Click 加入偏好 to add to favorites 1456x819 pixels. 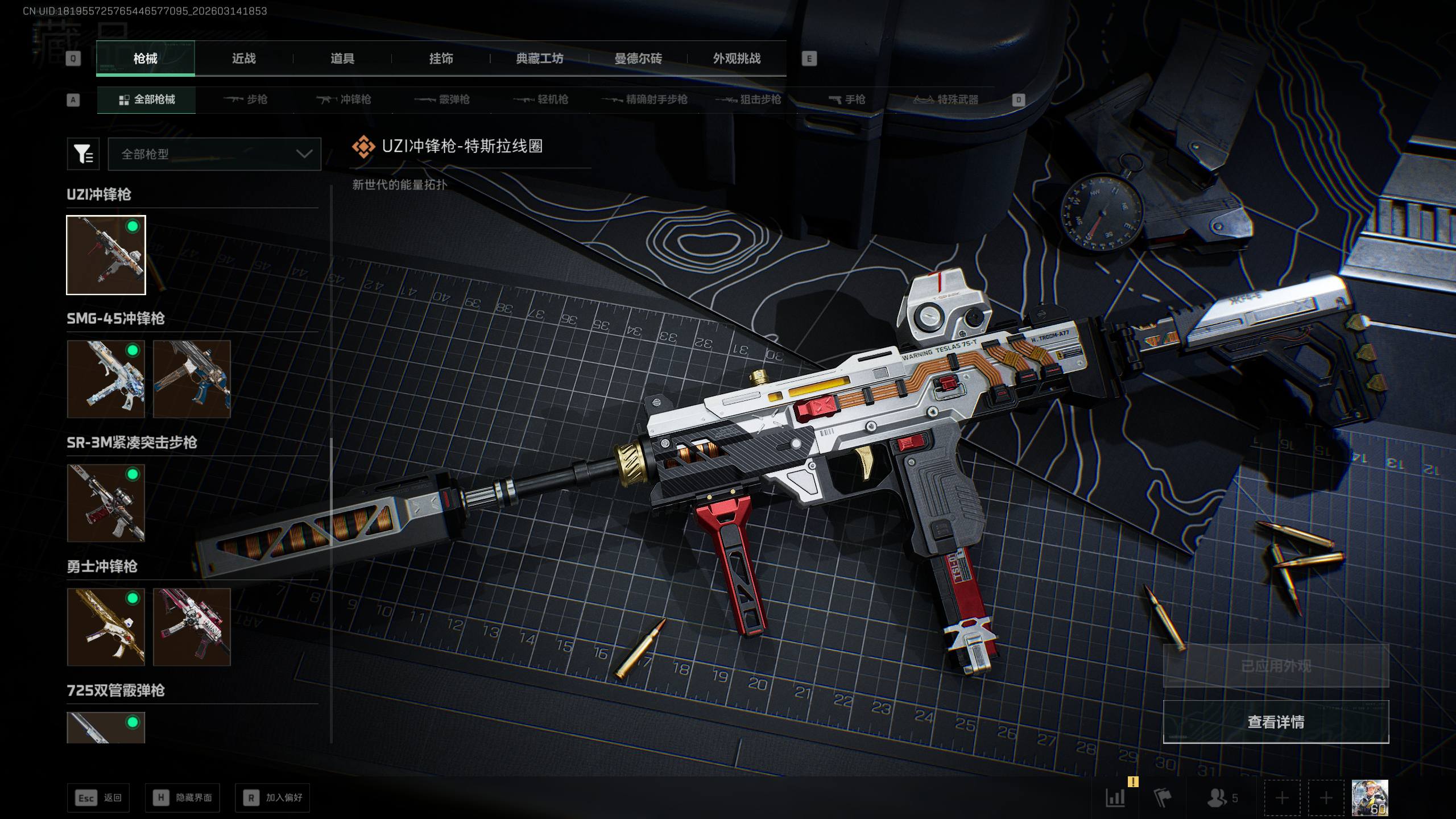pos(272,798)
